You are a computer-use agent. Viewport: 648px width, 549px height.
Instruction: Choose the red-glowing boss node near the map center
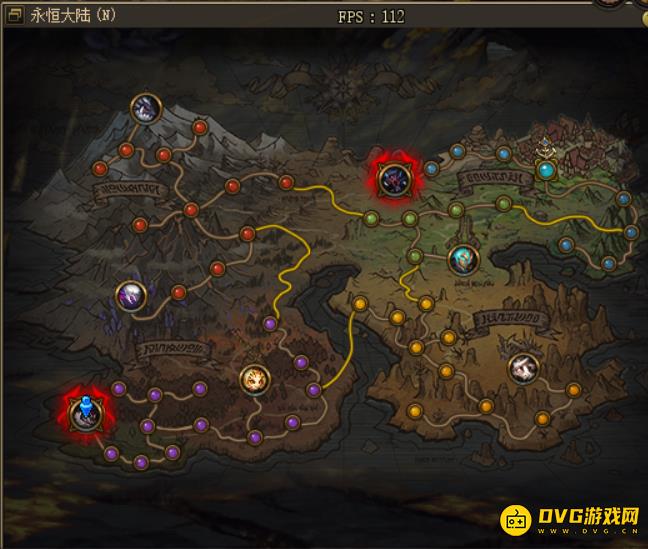(x=392, y=179)
